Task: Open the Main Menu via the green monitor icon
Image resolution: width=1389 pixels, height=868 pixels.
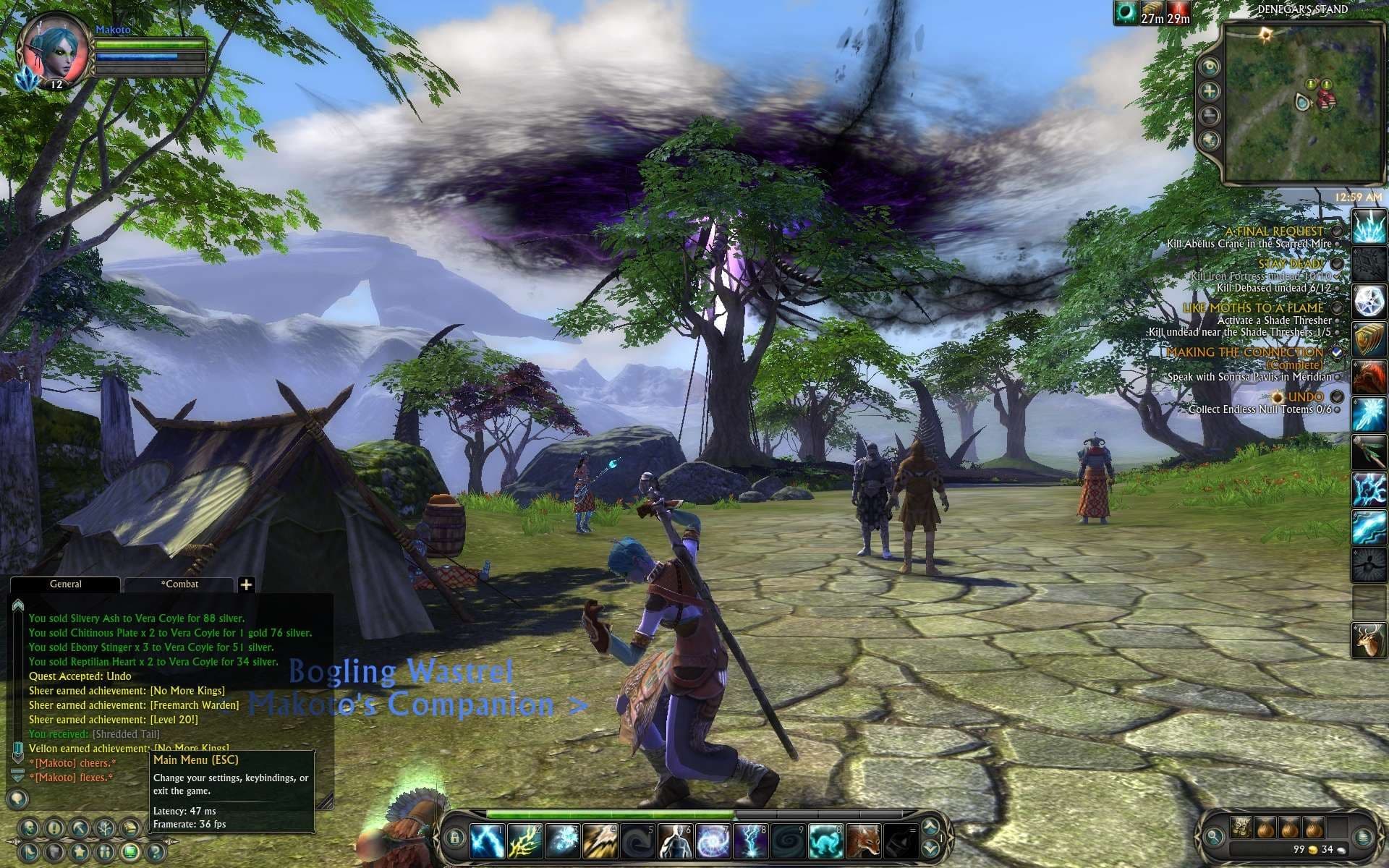Action: click(x=131, y=851)
